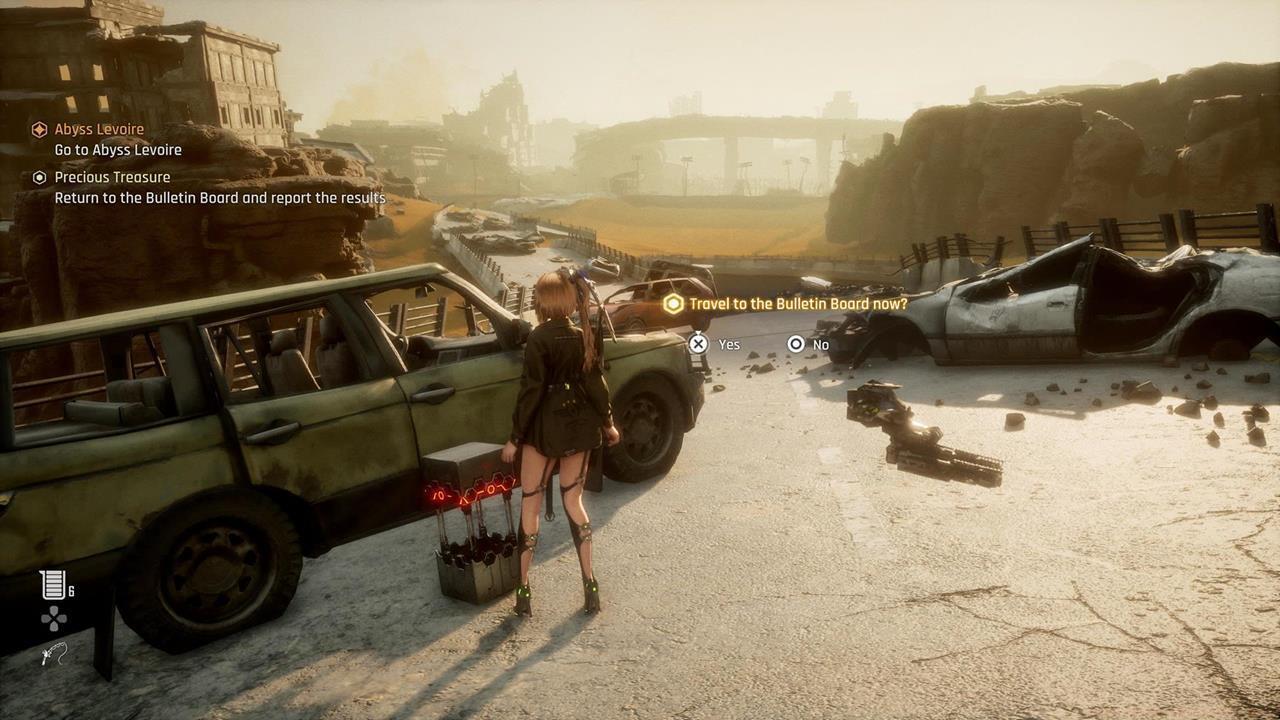Open the objective 'Go to Abyss Levoire'
Screen dimensions: 1280x720
(120, 149)
